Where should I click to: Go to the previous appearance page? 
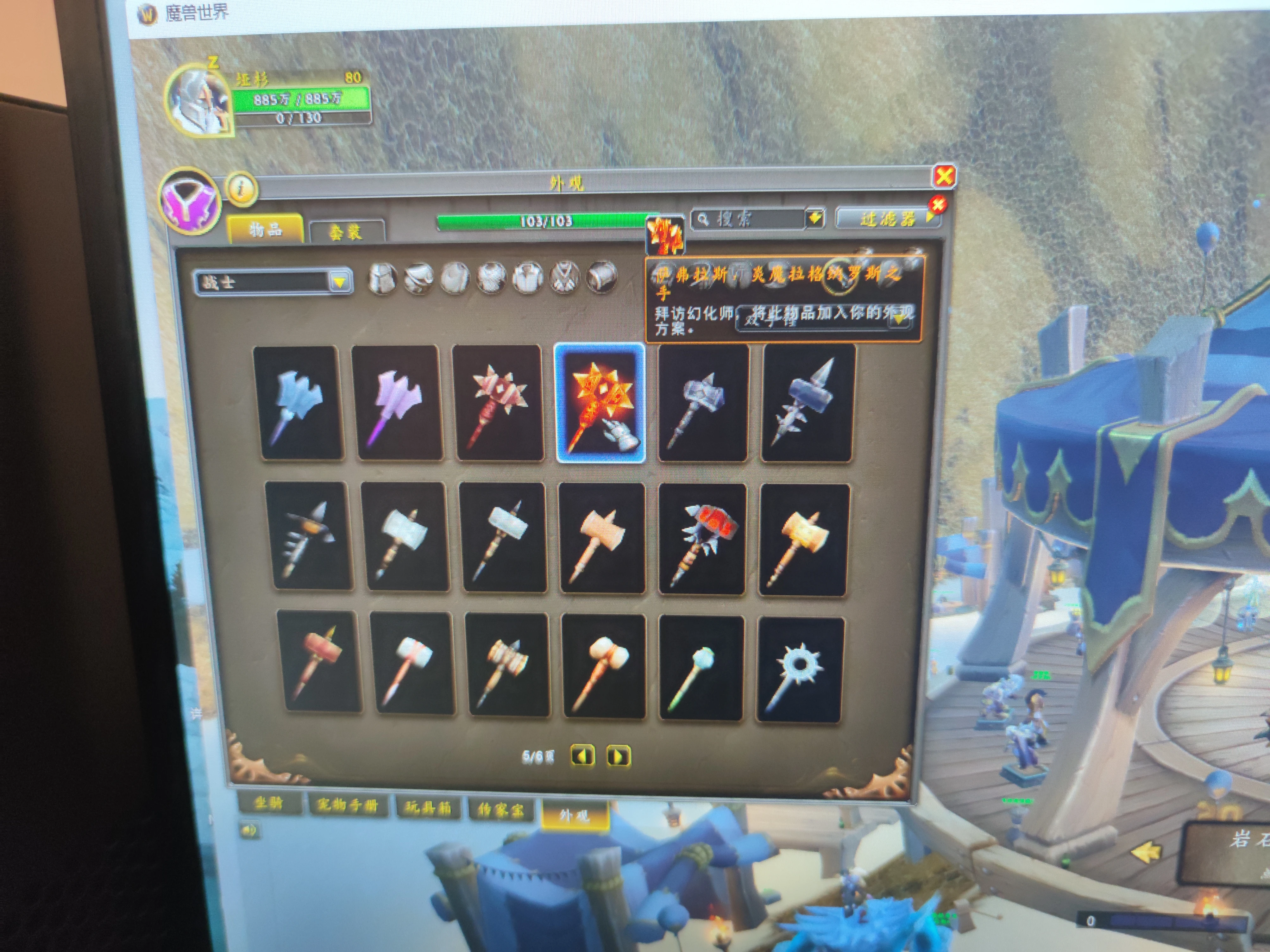pyautogui.click(x=582, y=755)
